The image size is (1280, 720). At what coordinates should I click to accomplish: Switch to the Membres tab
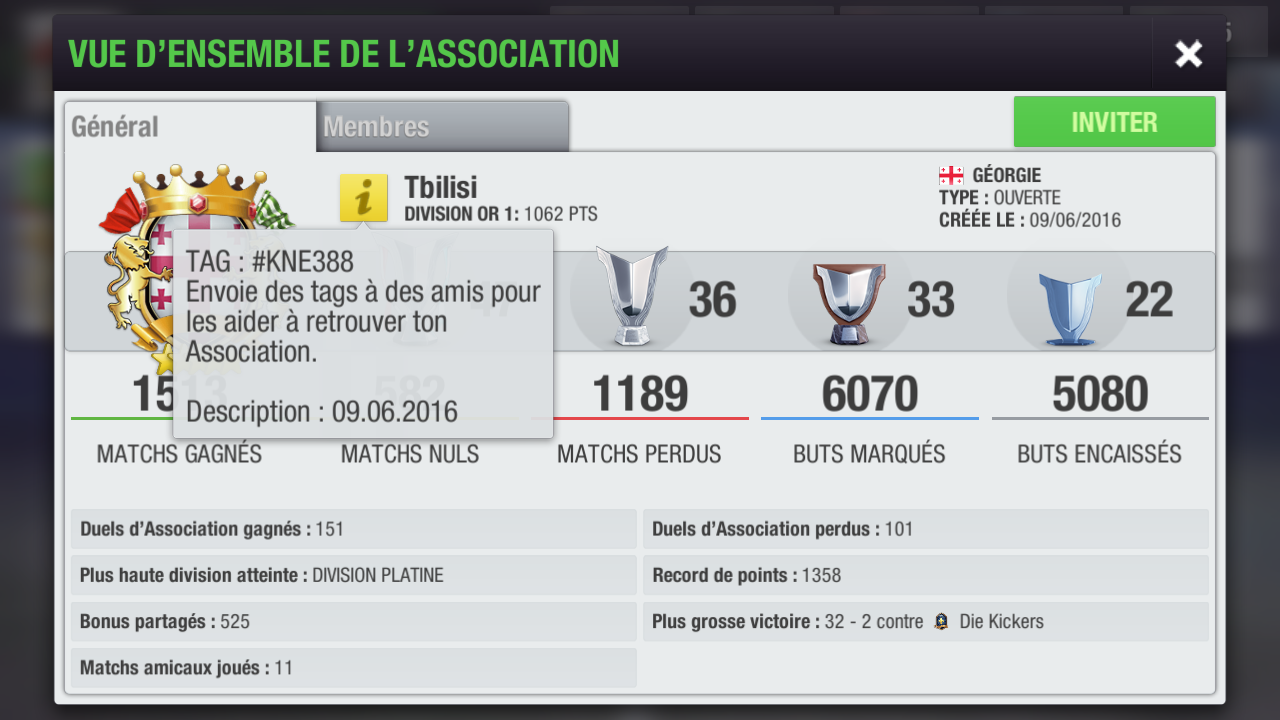(442, 127)
